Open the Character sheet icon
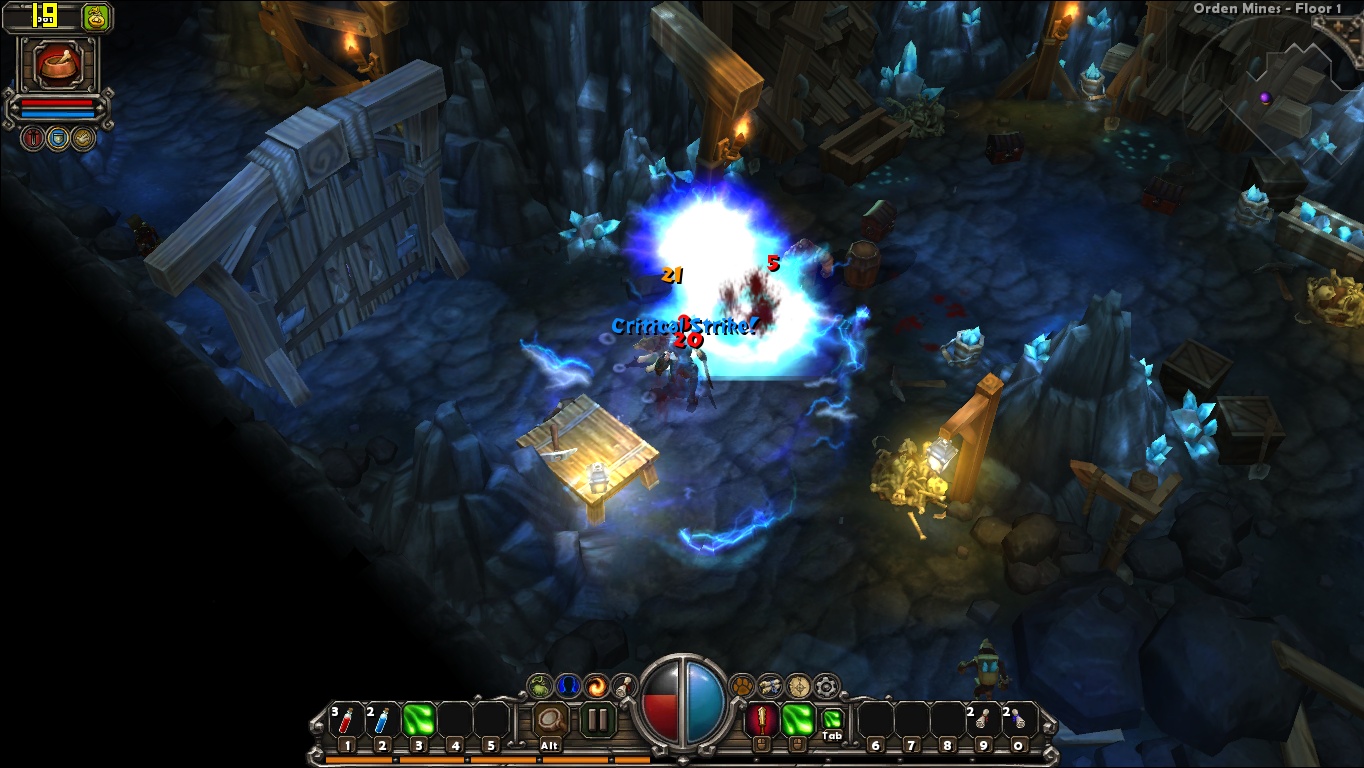This screenshot has width=1364, height=768. (569, 684)
